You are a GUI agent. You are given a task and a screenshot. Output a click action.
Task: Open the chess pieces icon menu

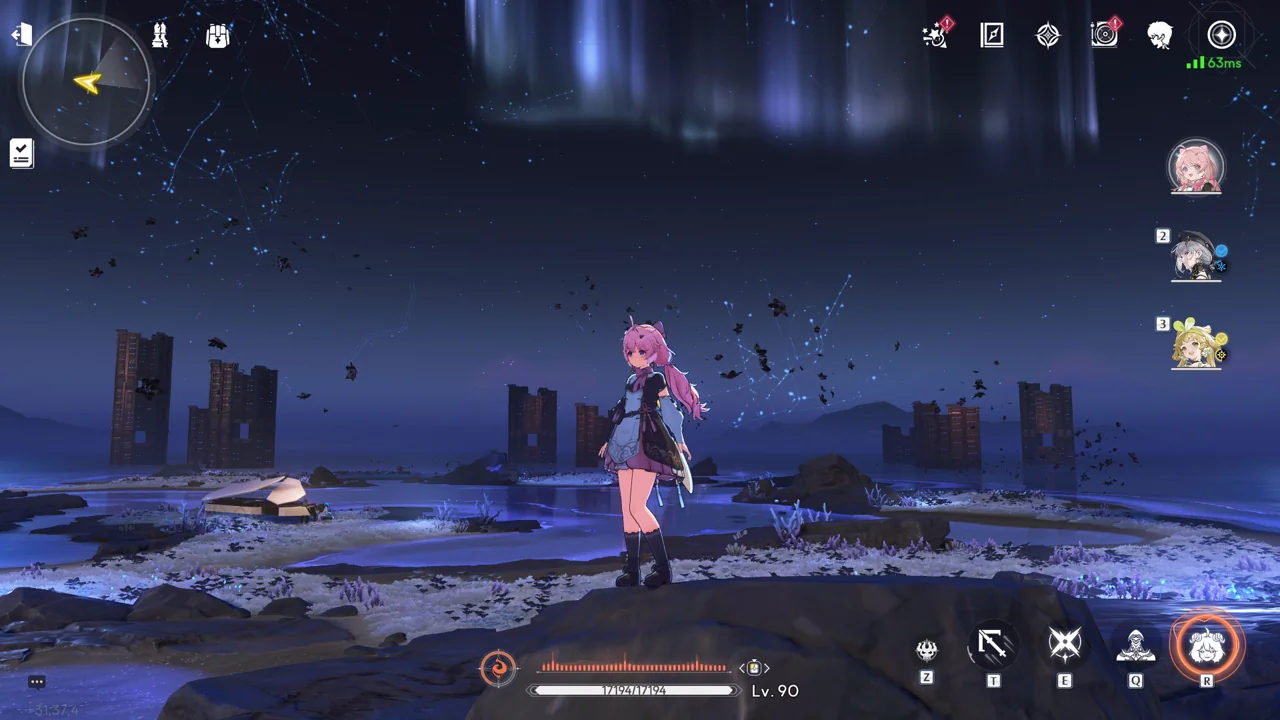tap(160, 36)
